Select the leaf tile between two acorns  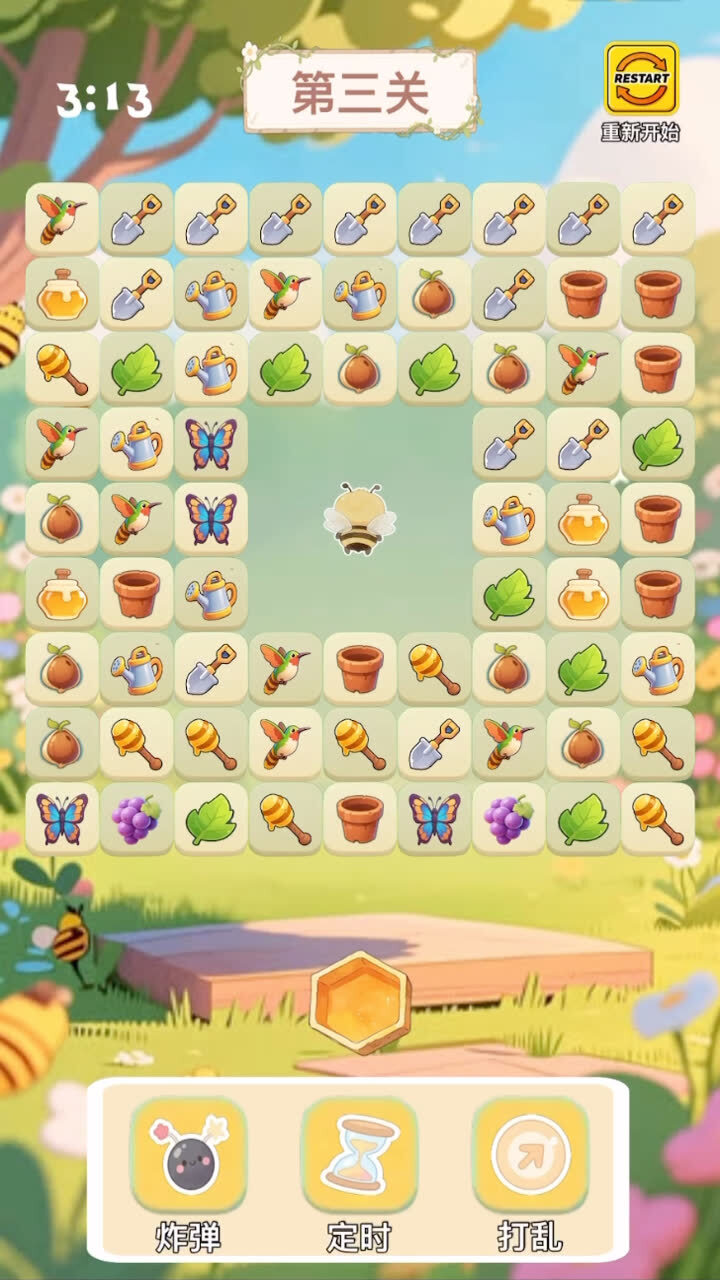point(434,369)
